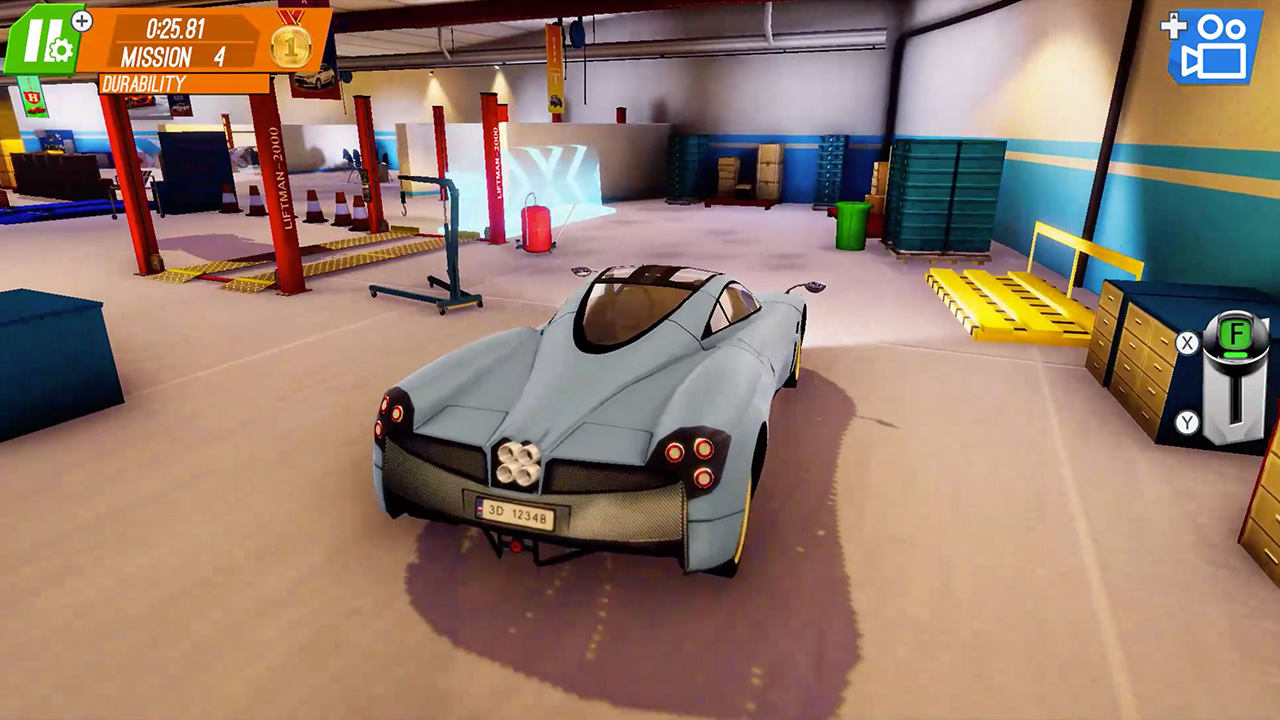This screenshot has width=1280, height=720.
Task: Tap the X button prompt near the shifter
Action: click(x=1187, y=341)
